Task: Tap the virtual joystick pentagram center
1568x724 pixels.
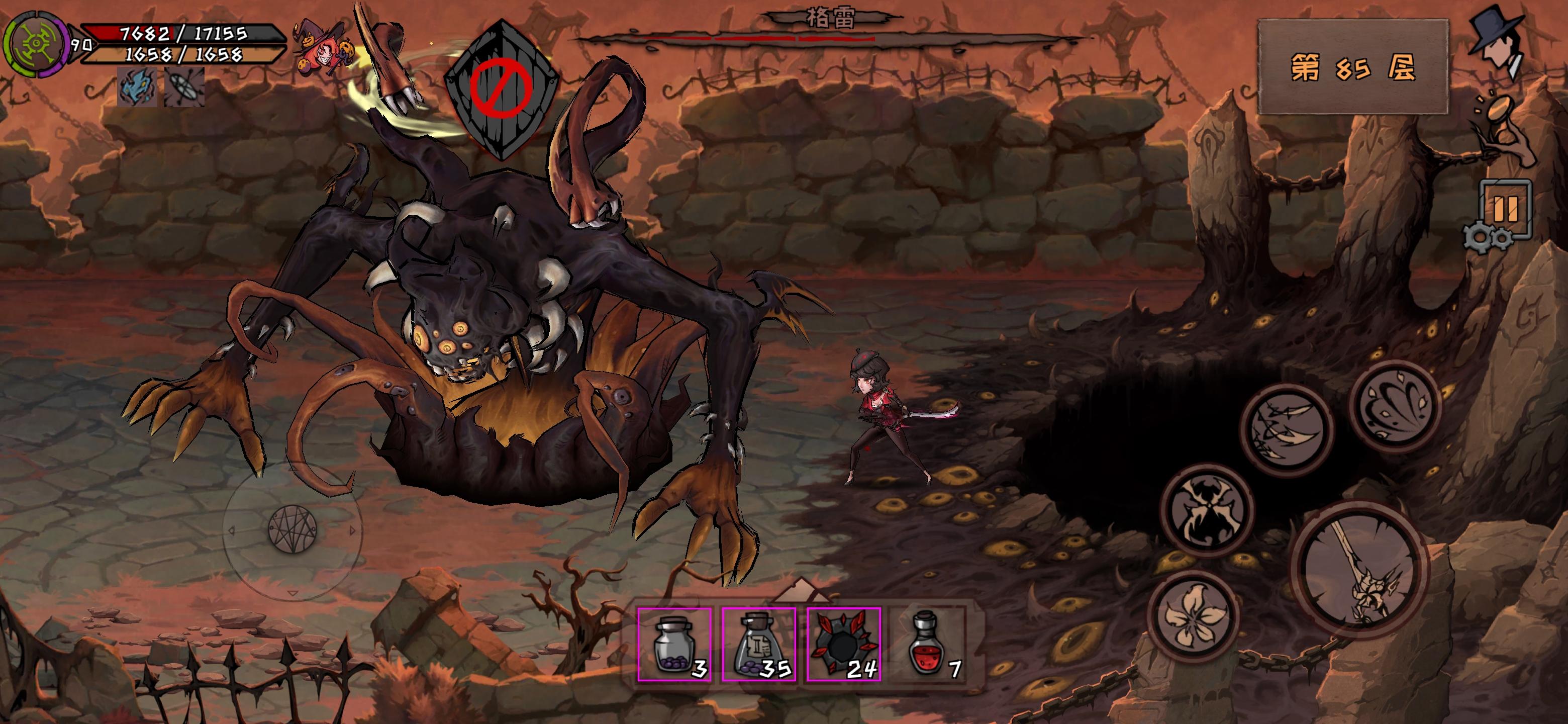Action: 293,529
